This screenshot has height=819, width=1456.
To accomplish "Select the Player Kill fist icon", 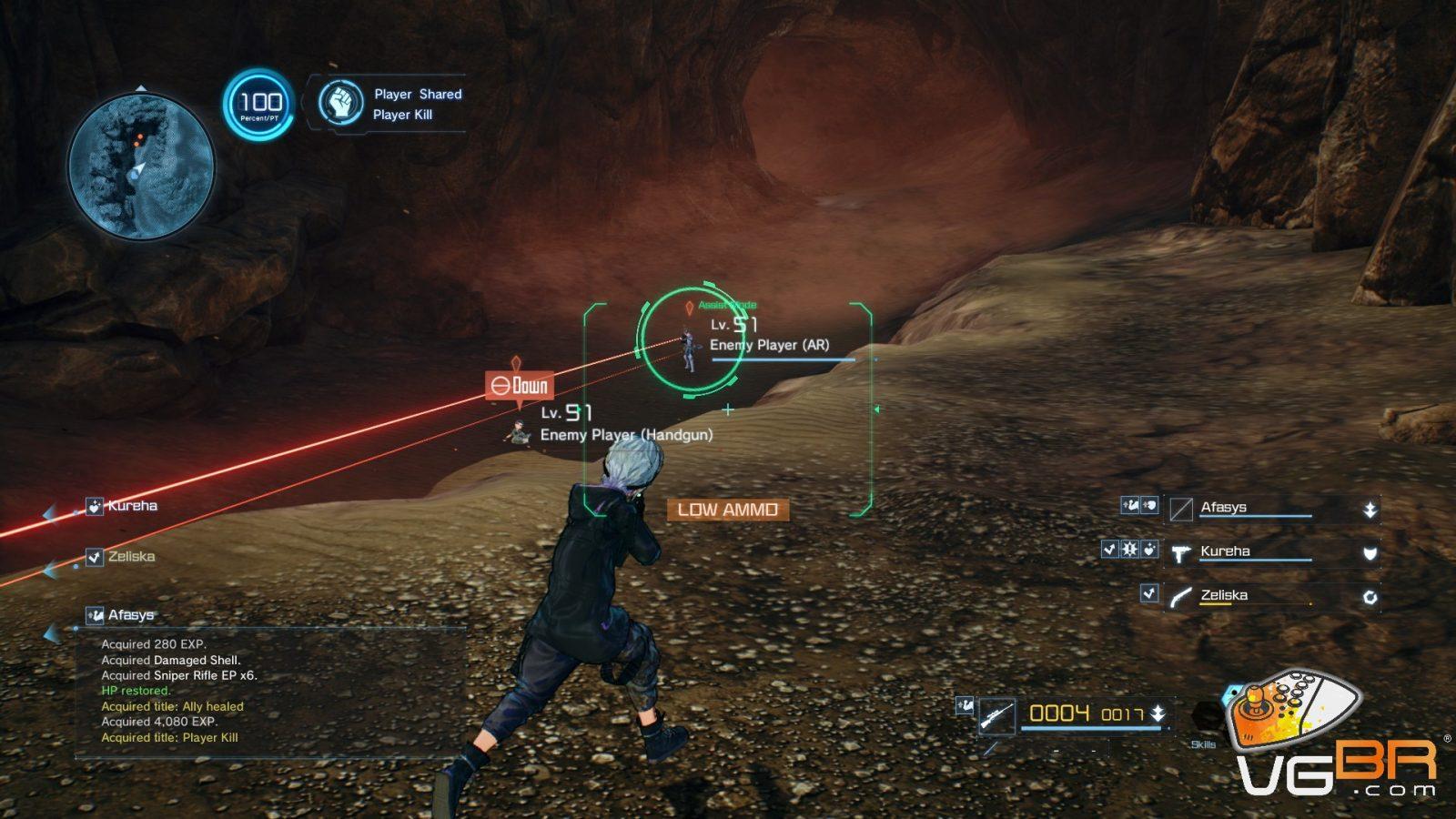I will pos(341,103).
